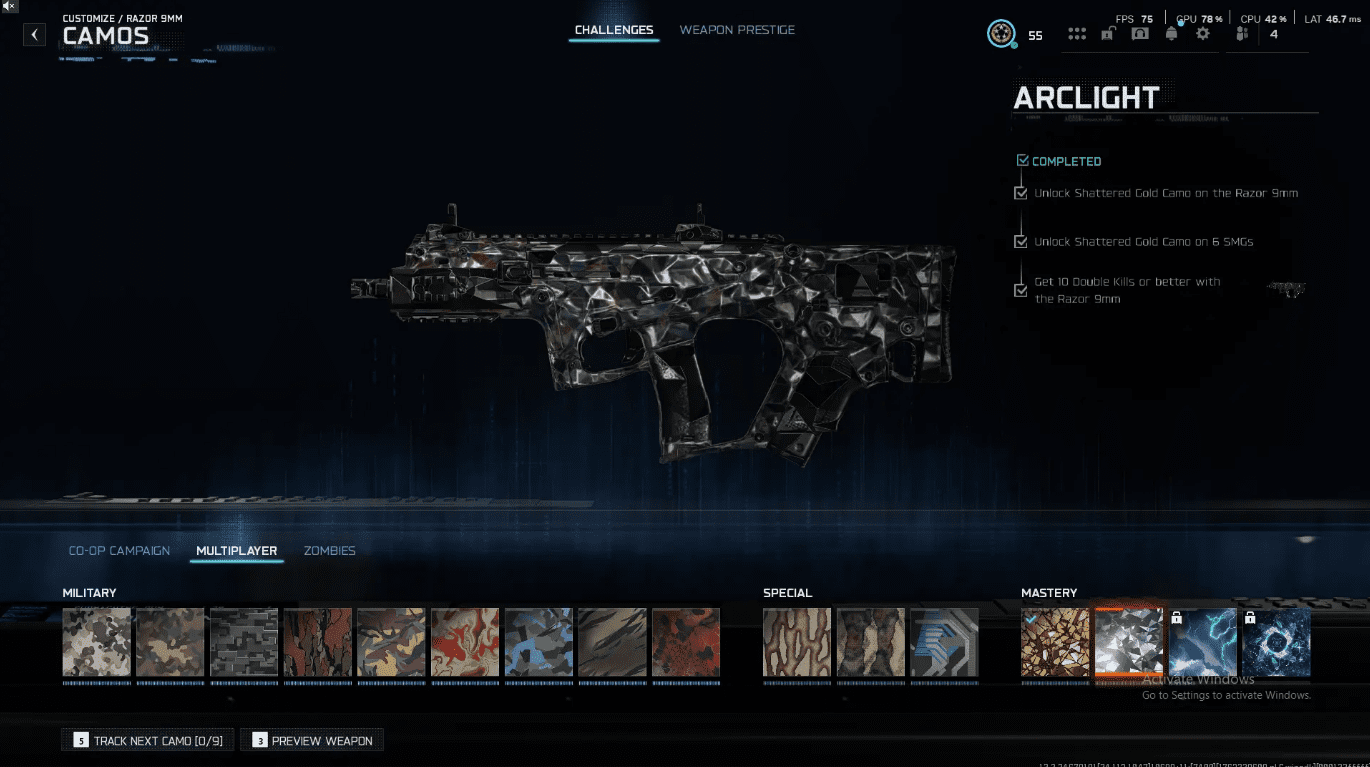The height and width of the screenshot is (767, 1370).
Task: Click the Preview Weapon button
Action: tap(312, 741)
